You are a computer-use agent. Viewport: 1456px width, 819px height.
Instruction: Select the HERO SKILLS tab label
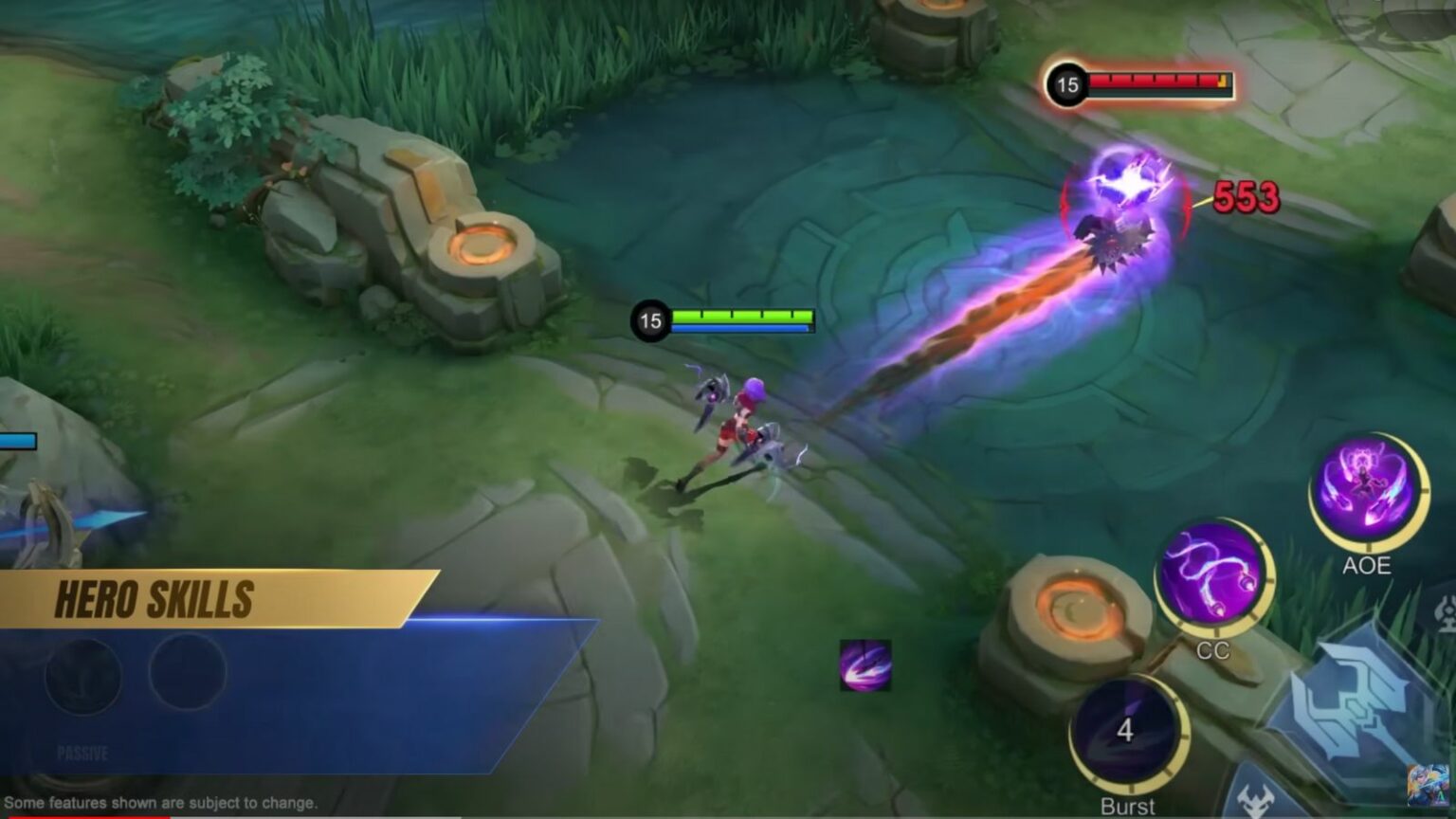[155, 598]
